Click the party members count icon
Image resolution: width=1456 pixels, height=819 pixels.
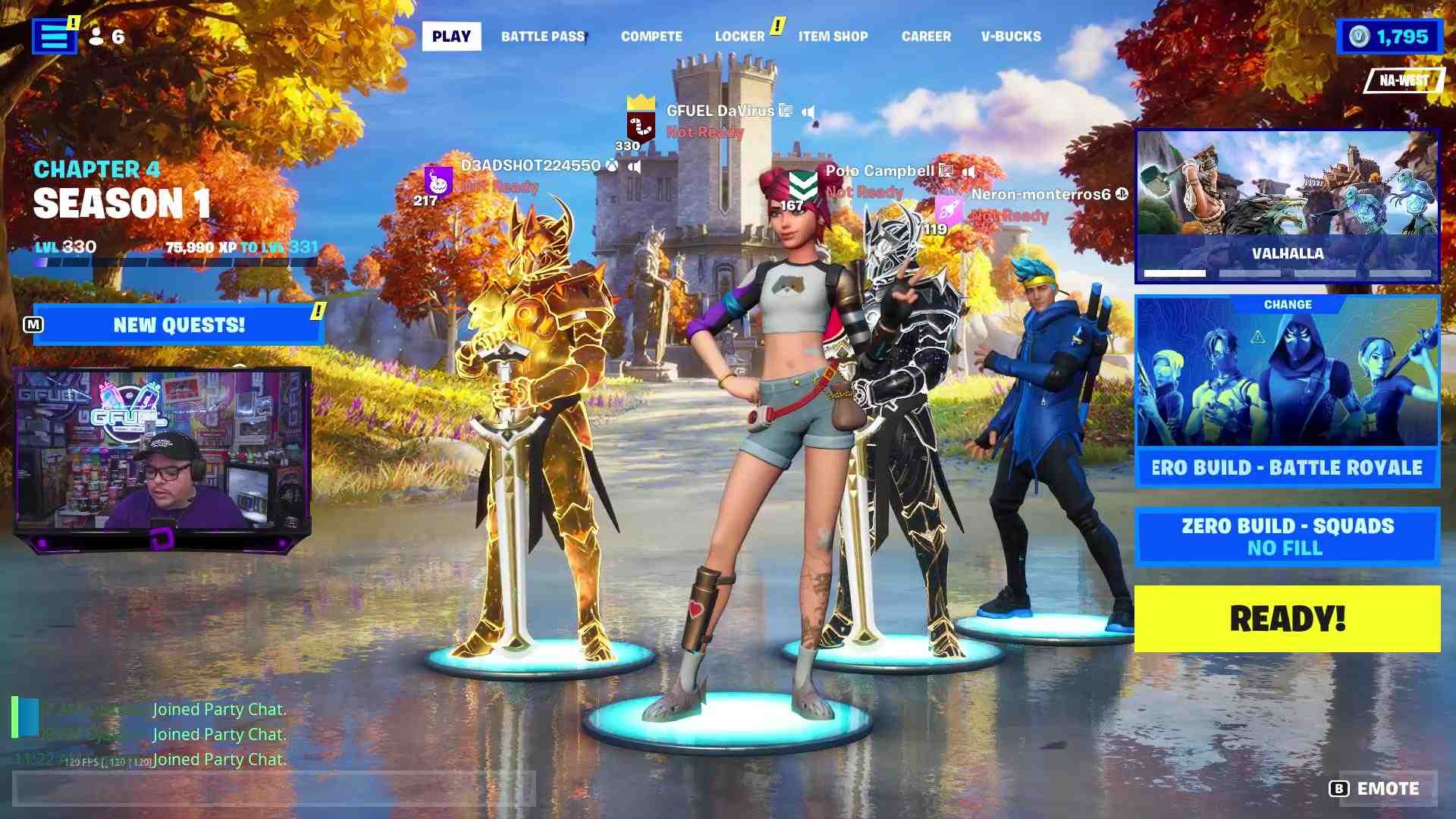click(97, 36)
